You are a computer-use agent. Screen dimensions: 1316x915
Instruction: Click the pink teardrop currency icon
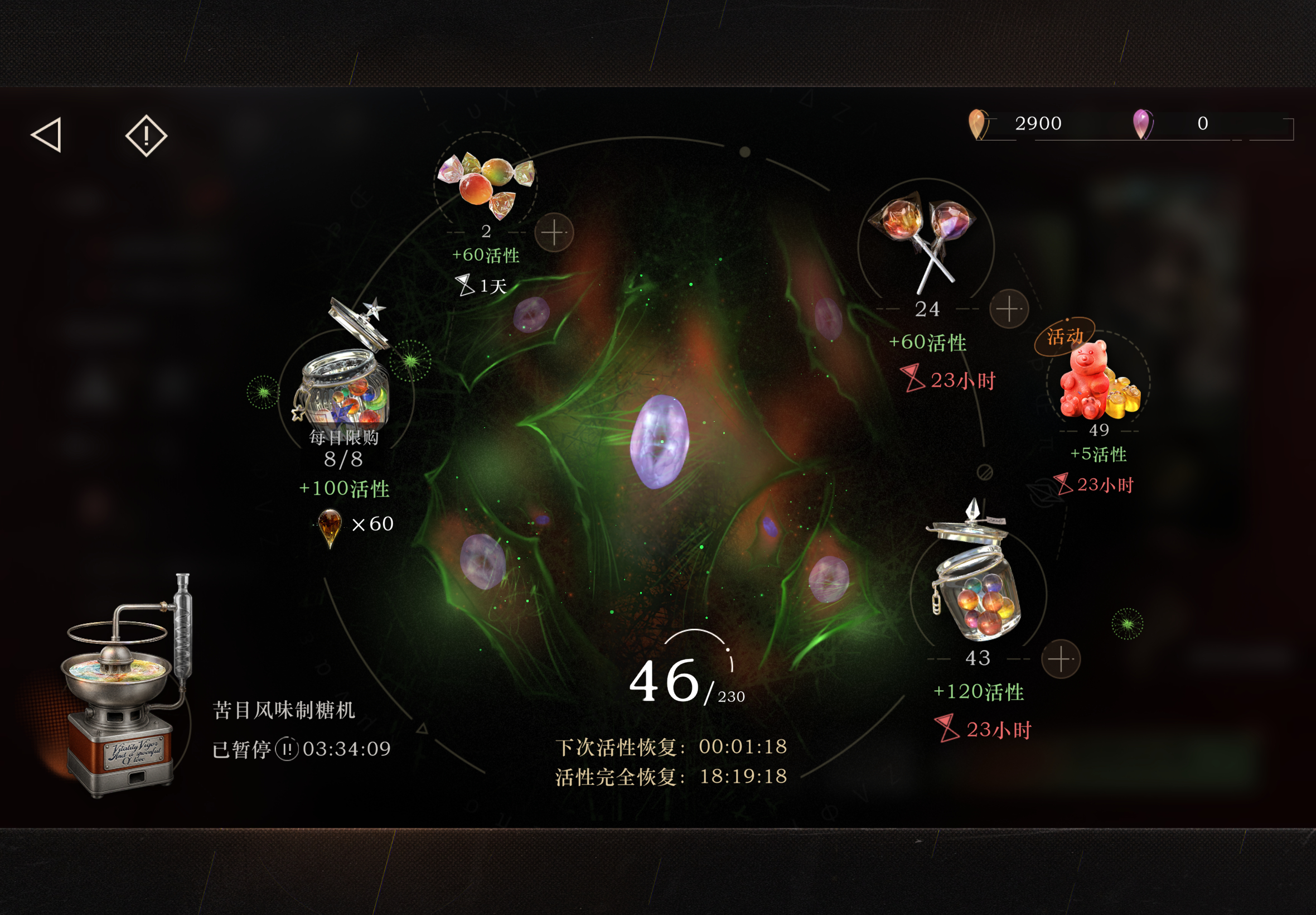[1142, 123]
